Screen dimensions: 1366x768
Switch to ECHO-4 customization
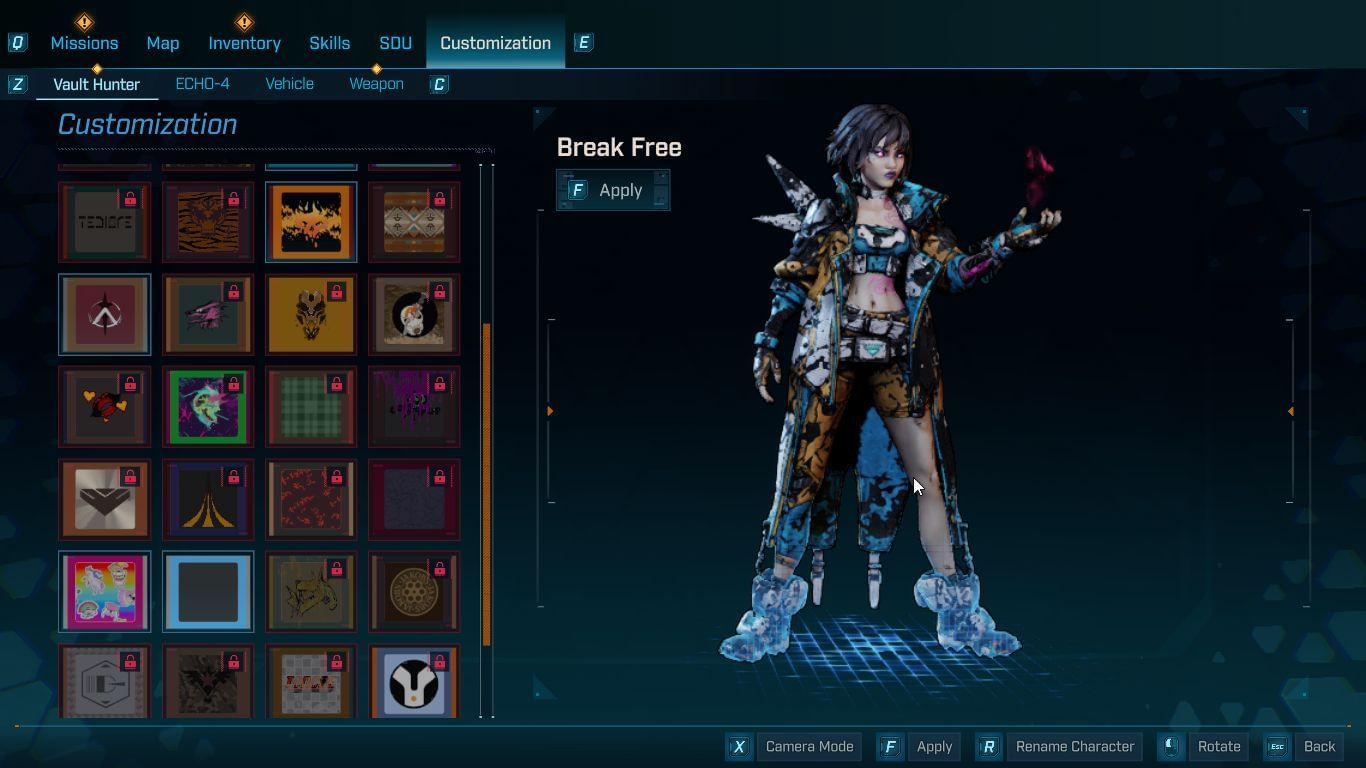(202, 84)
